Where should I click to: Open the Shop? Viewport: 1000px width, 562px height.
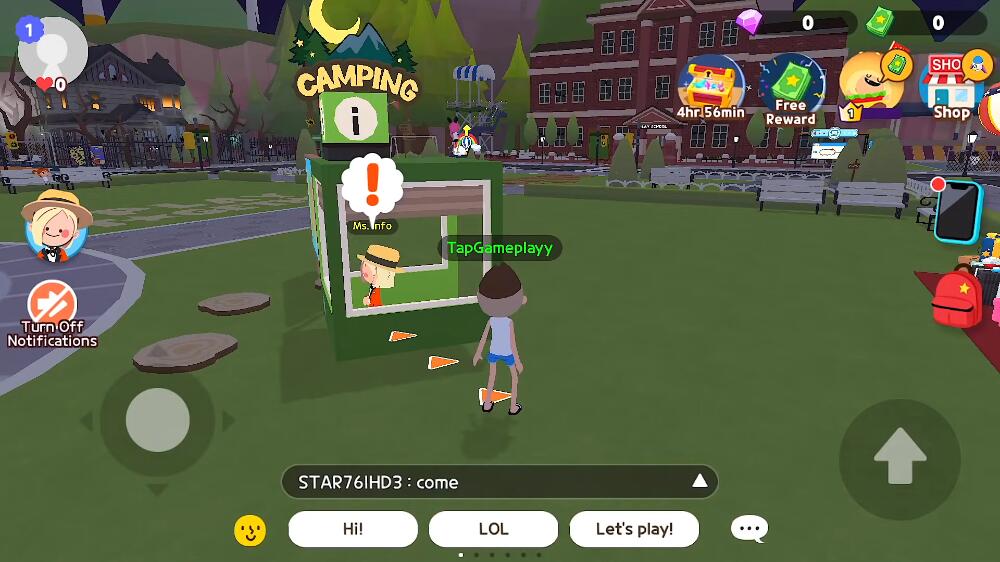pos(950,86)
